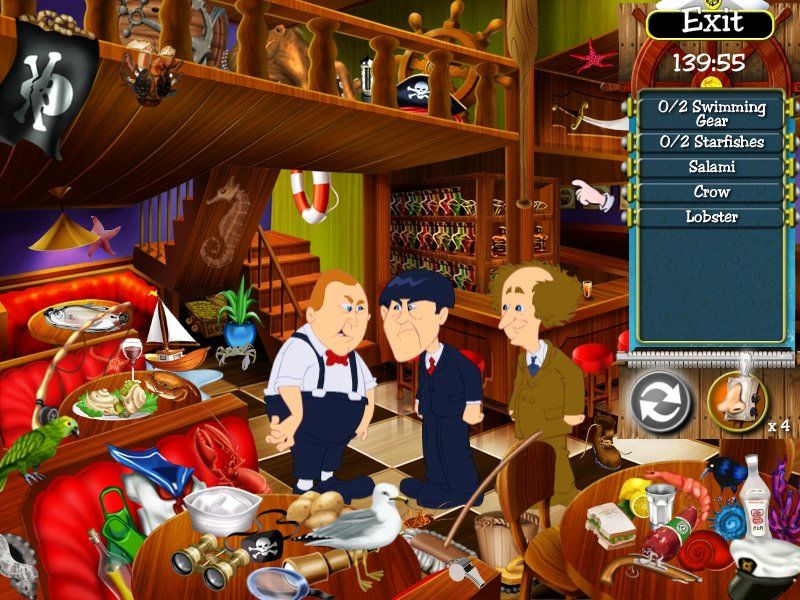Pick the Crow item in the find list

click(711, 191)
